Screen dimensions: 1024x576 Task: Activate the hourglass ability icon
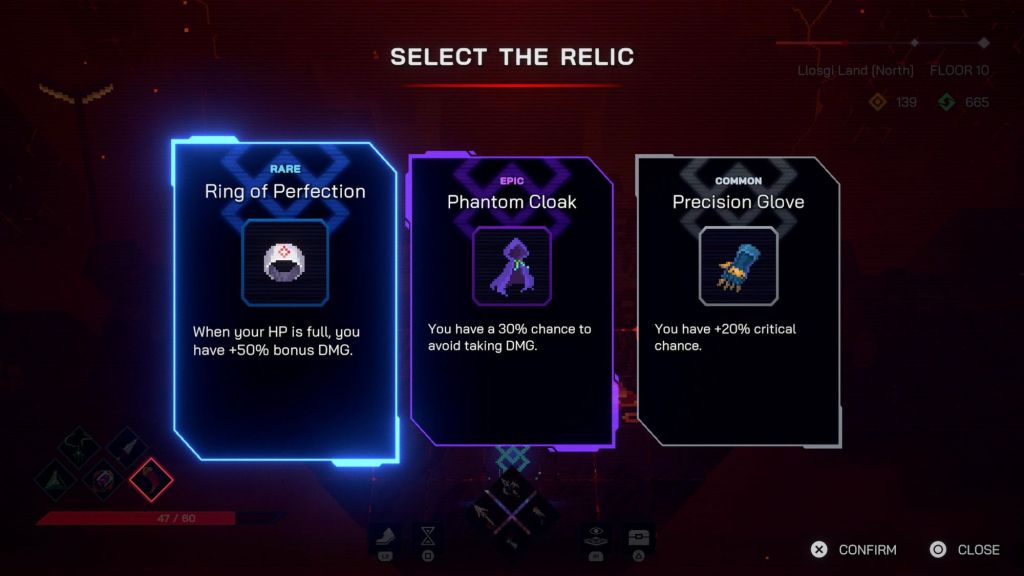pyautogui.click(x=428, y=539)
